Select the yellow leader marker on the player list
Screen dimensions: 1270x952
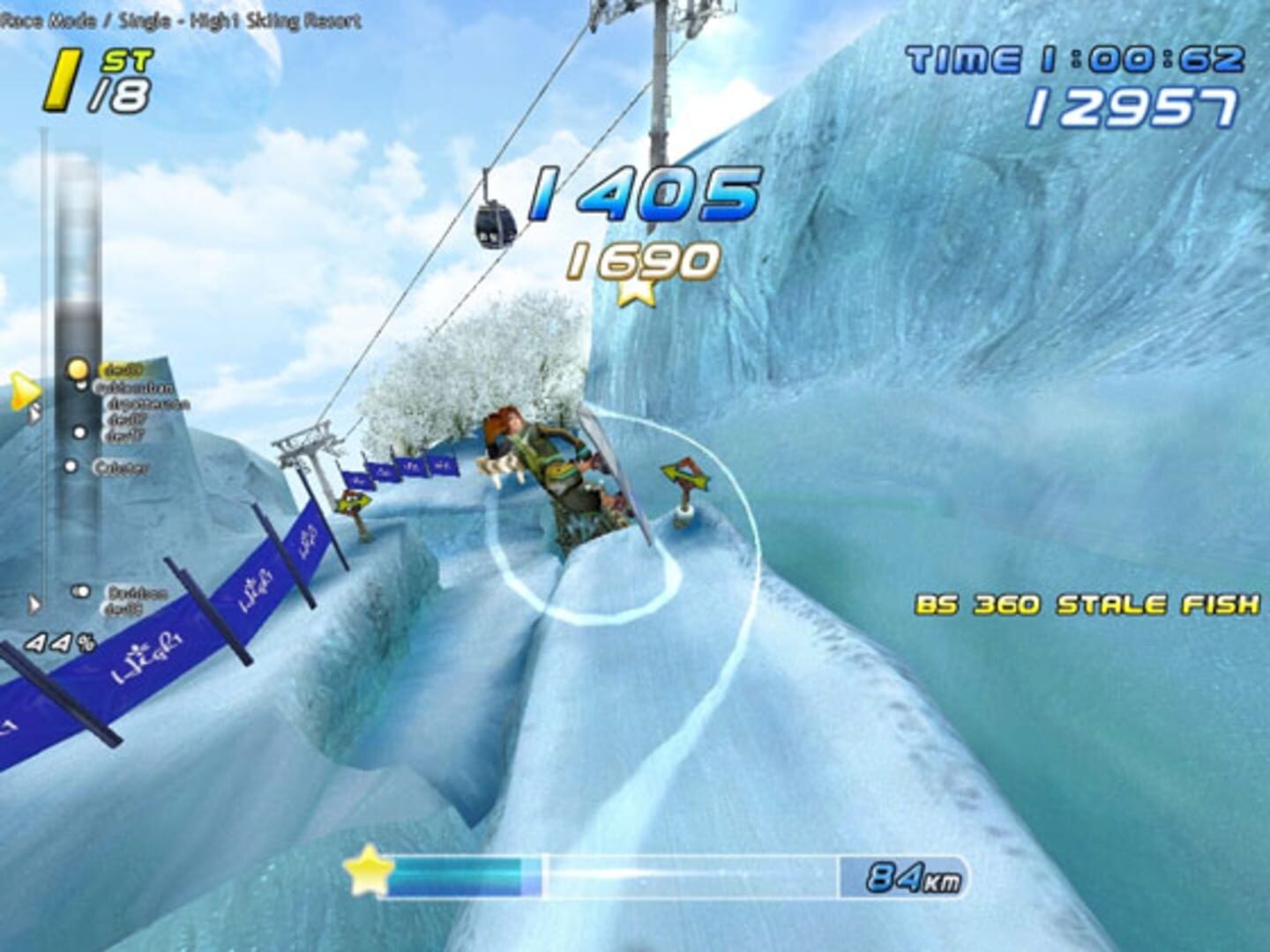click(78, 369)
